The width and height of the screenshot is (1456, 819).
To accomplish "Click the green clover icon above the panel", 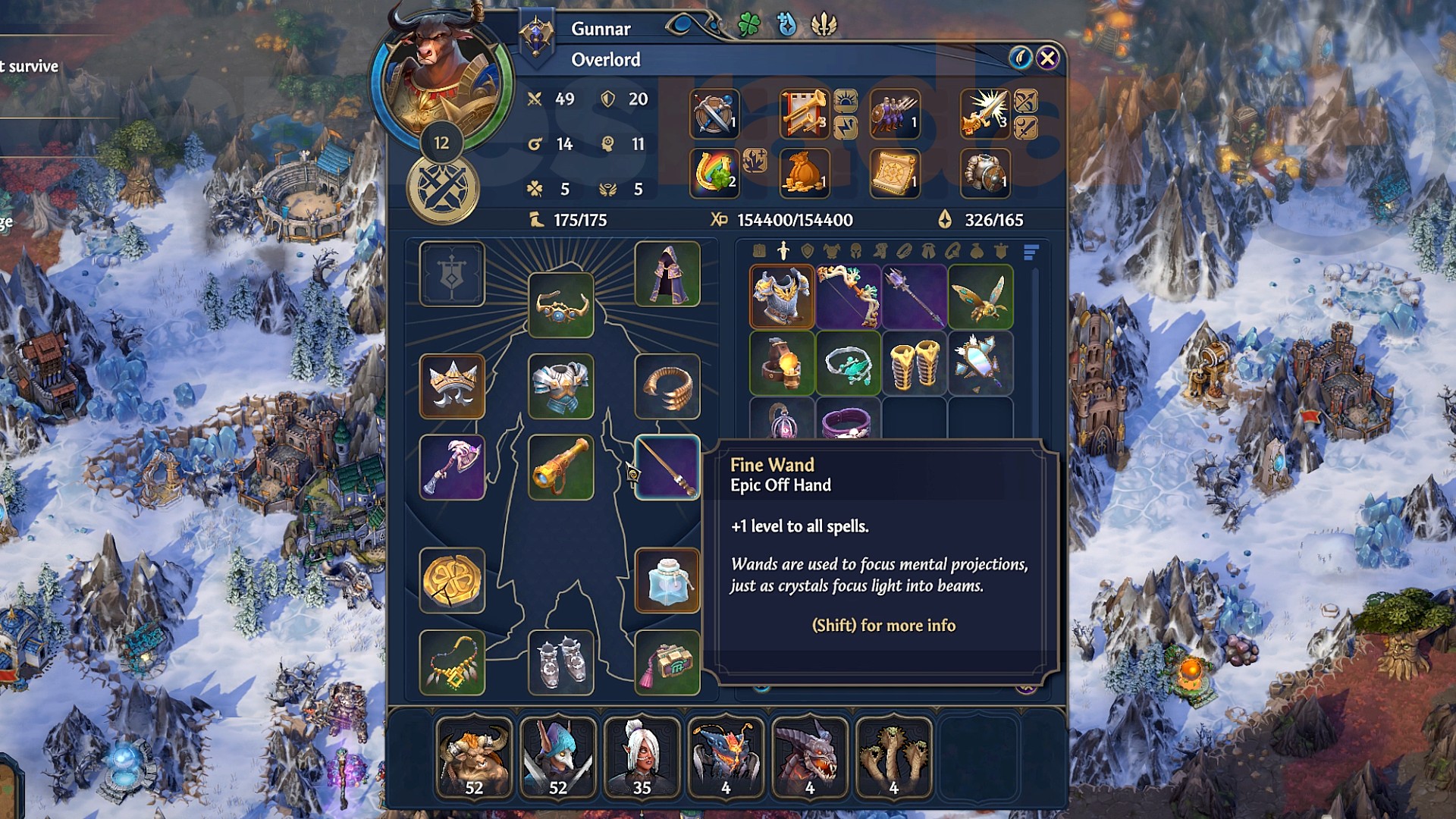I will (749, 25).
